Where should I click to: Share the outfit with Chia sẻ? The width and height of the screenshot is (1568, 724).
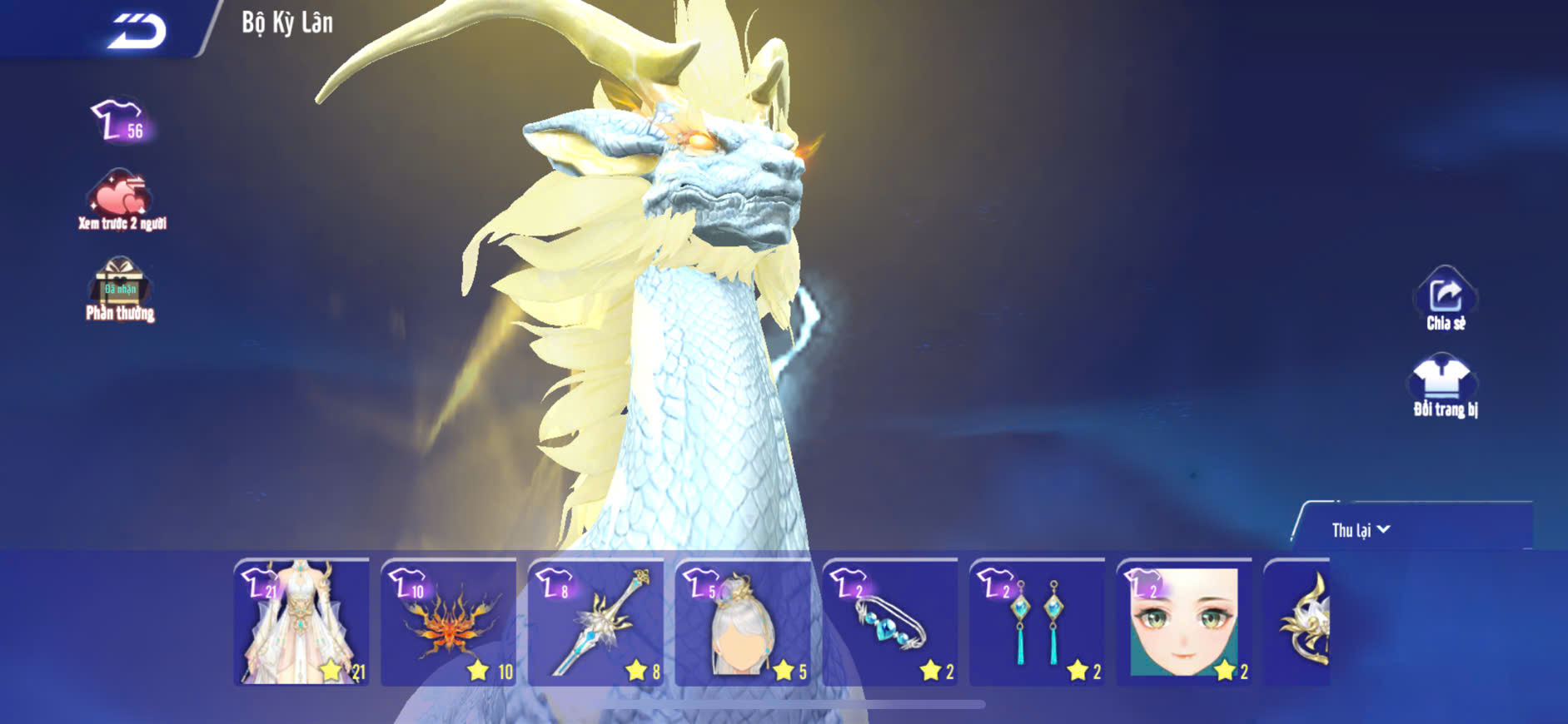click(1446, 300)
